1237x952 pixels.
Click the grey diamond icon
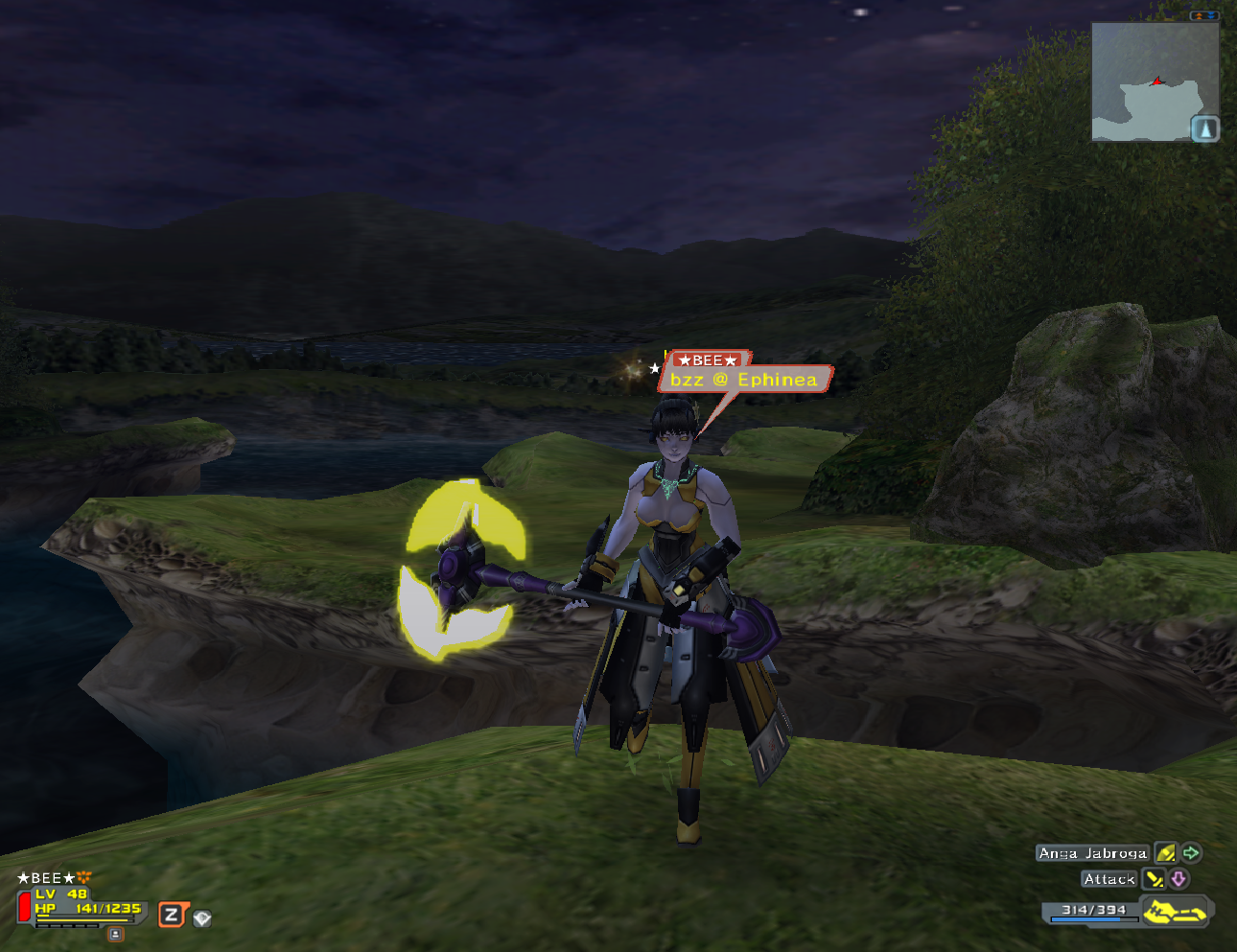[201, 918]
